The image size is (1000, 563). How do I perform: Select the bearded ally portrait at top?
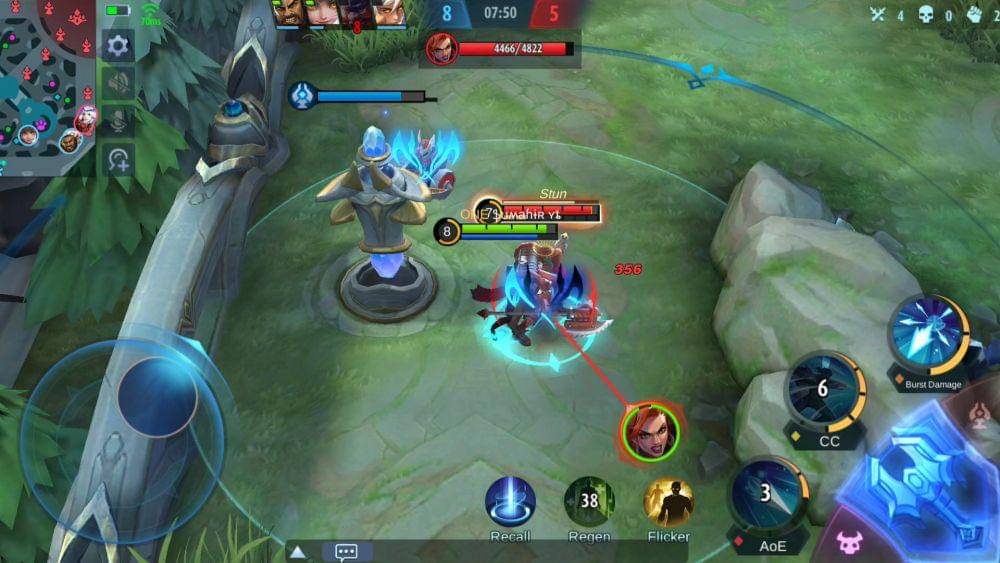[x=287, y=13]
